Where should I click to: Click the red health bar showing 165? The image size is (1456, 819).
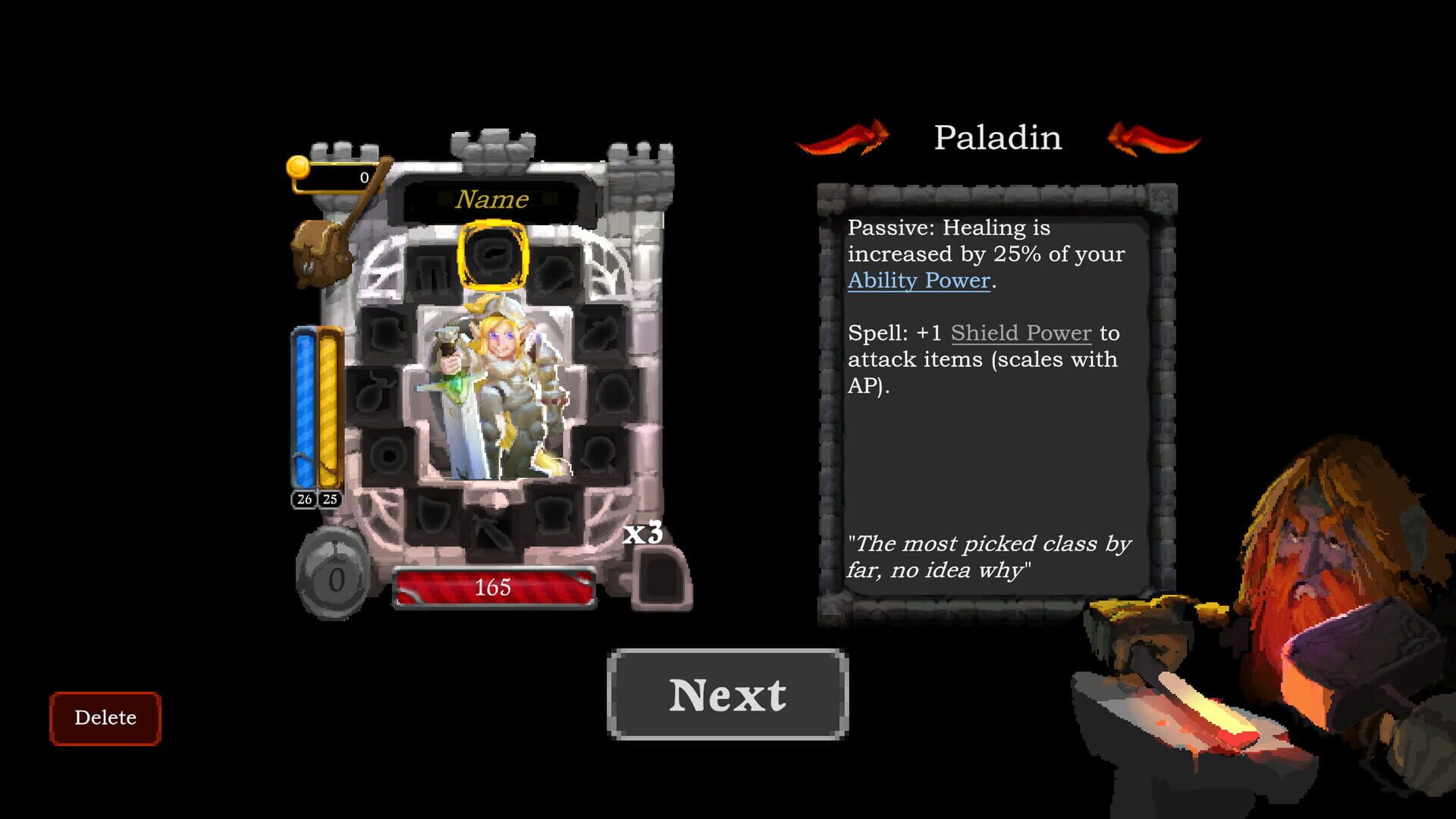pyautogui.click(x=493, y=586)
